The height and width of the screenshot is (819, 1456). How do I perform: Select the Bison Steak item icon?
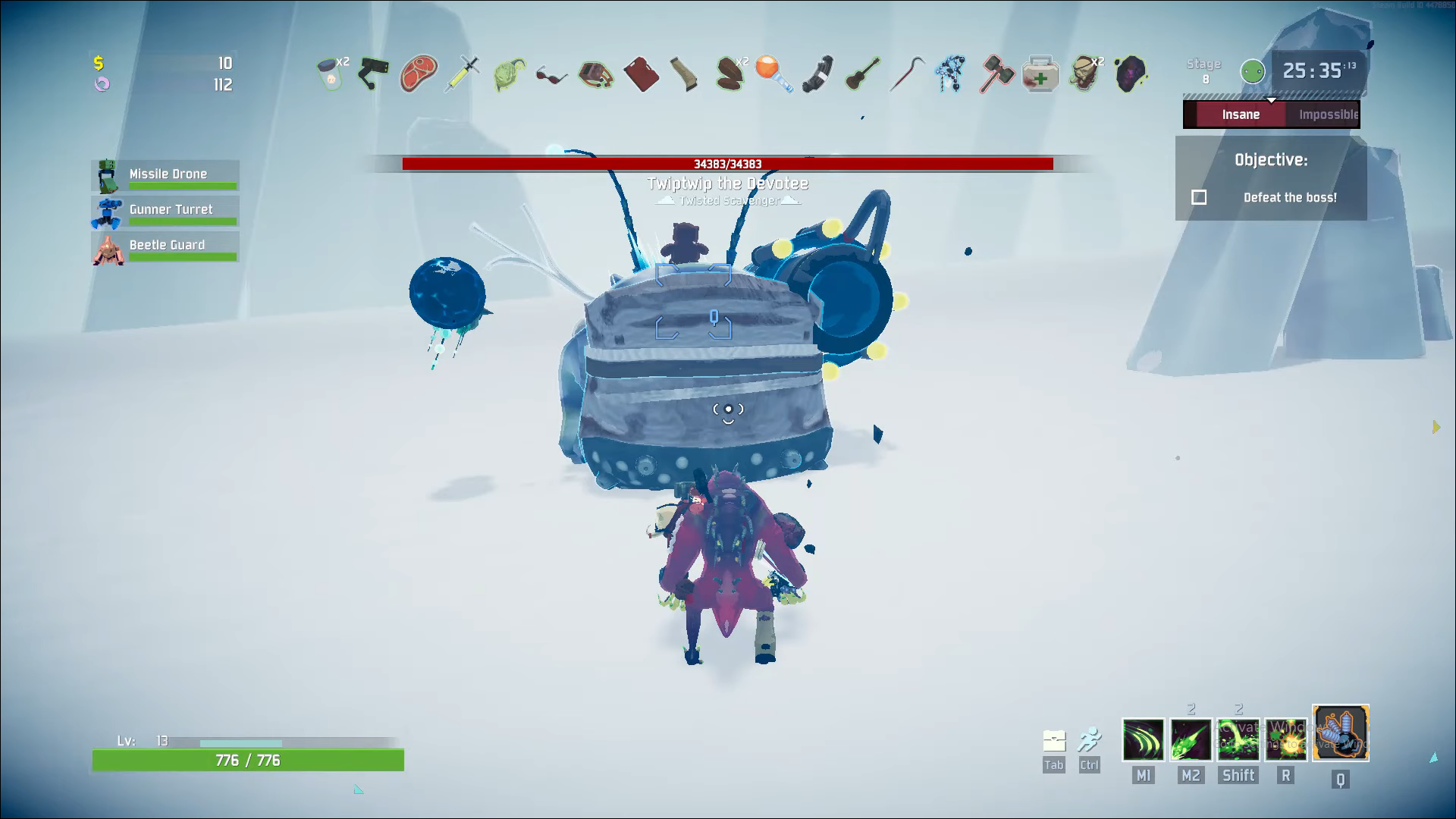[x=418, y=74]
